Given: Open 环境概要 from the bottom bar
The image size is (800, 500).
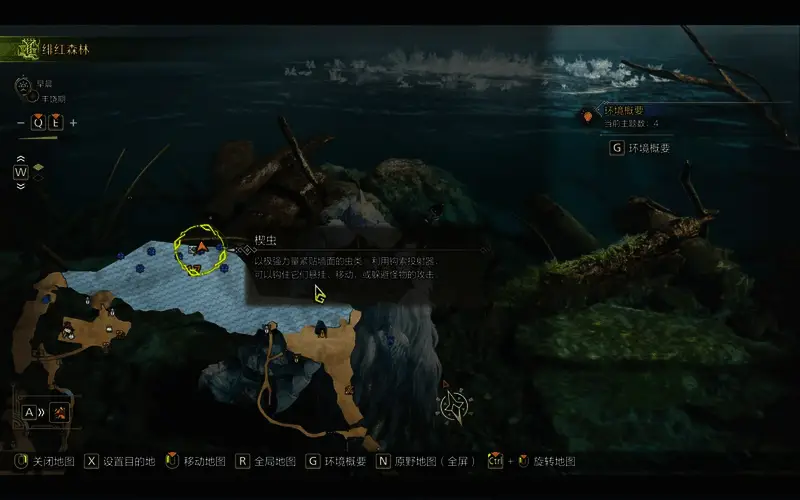Looking at the screenshot, I should click(336, 461).
